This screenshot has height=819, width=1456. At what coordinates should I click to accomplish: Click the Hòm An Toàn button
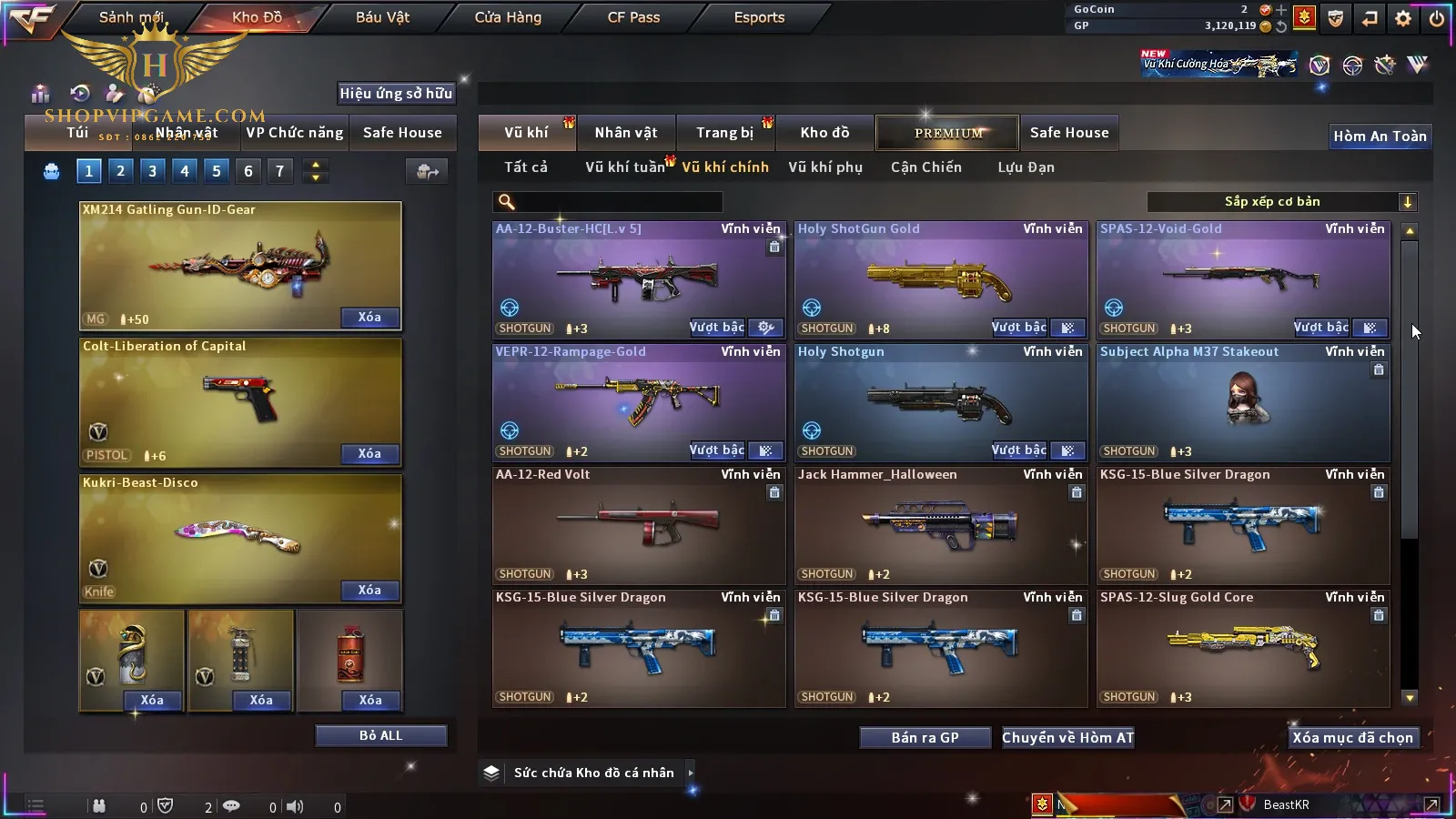[x=1380, y=136]
